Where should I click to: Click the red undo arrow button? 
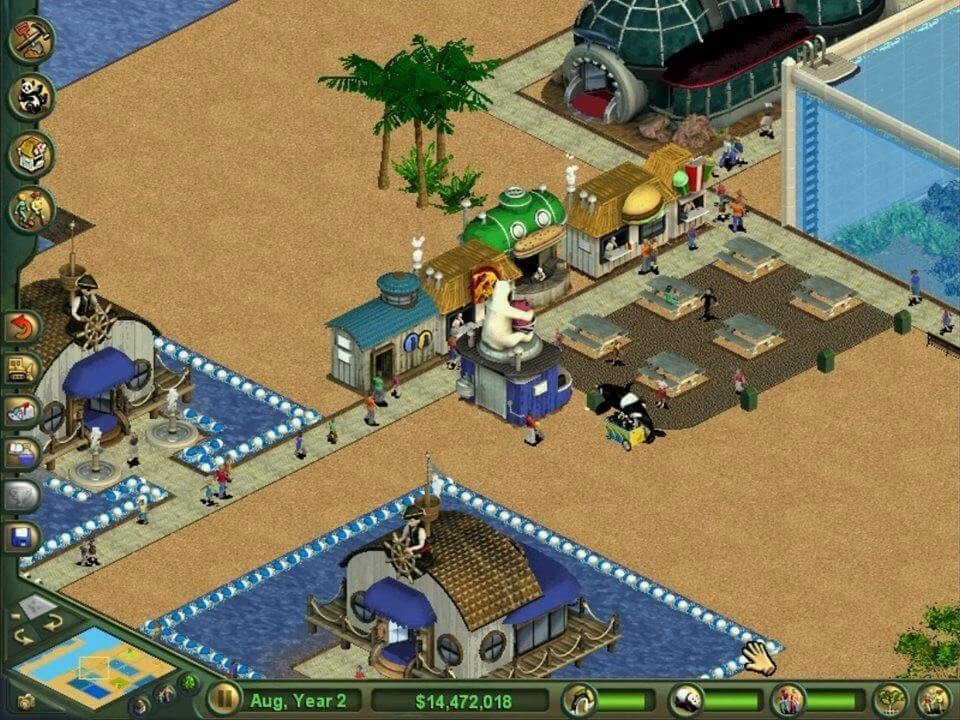[22, 326]
